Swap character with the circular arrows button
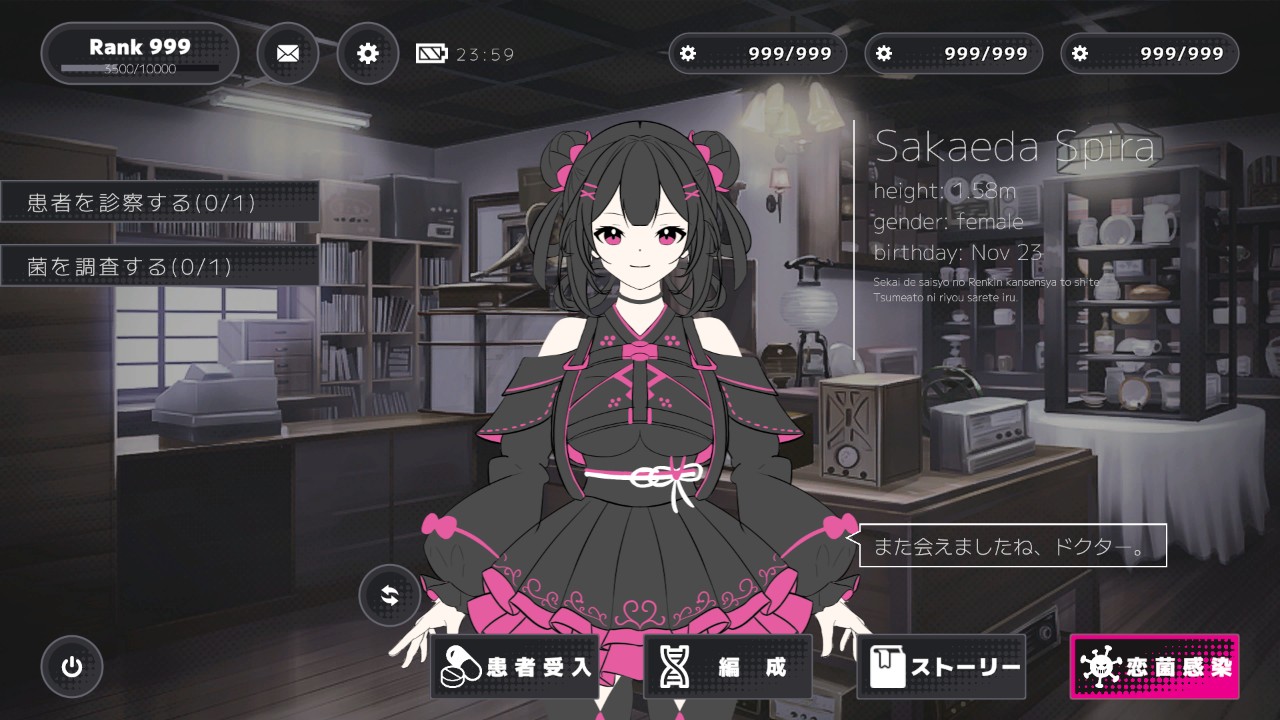The image size is (1280, 720). click(x=390, y=596)
